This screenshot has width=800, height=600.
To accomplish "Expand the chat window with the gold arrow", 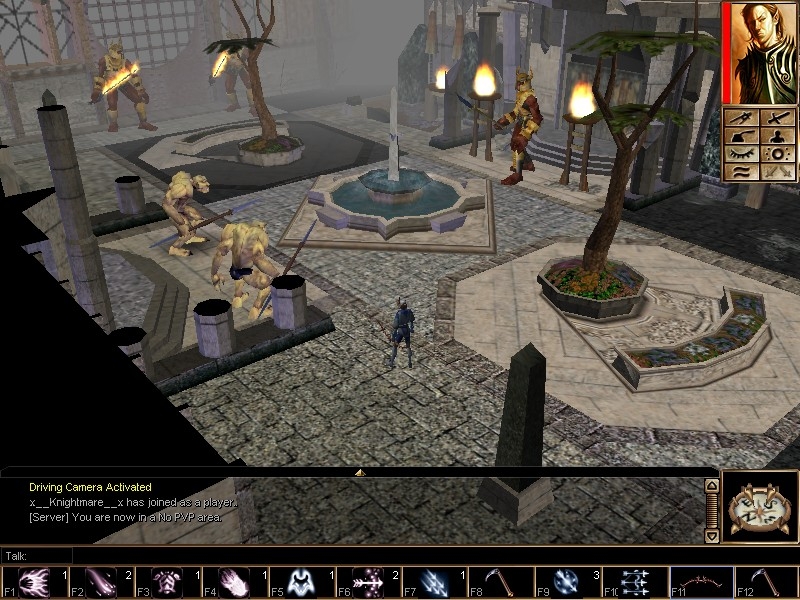I will (360, 472).
